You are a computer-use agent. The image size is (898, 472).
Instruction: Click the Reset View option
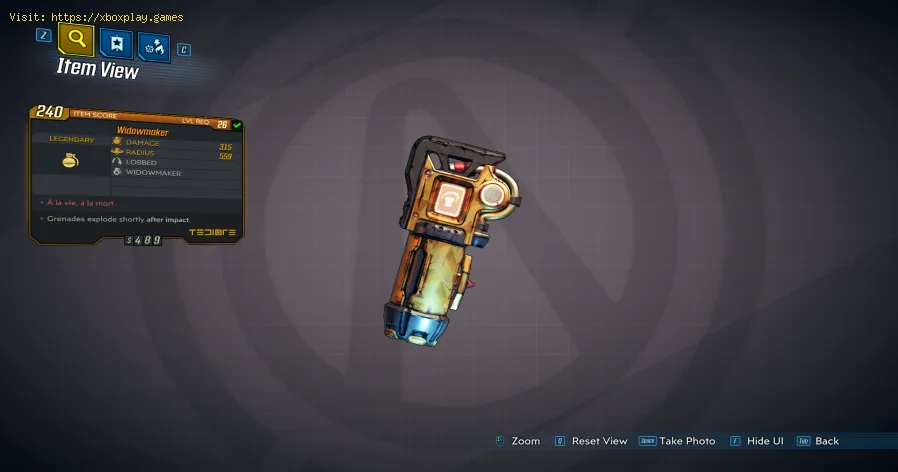599,441
